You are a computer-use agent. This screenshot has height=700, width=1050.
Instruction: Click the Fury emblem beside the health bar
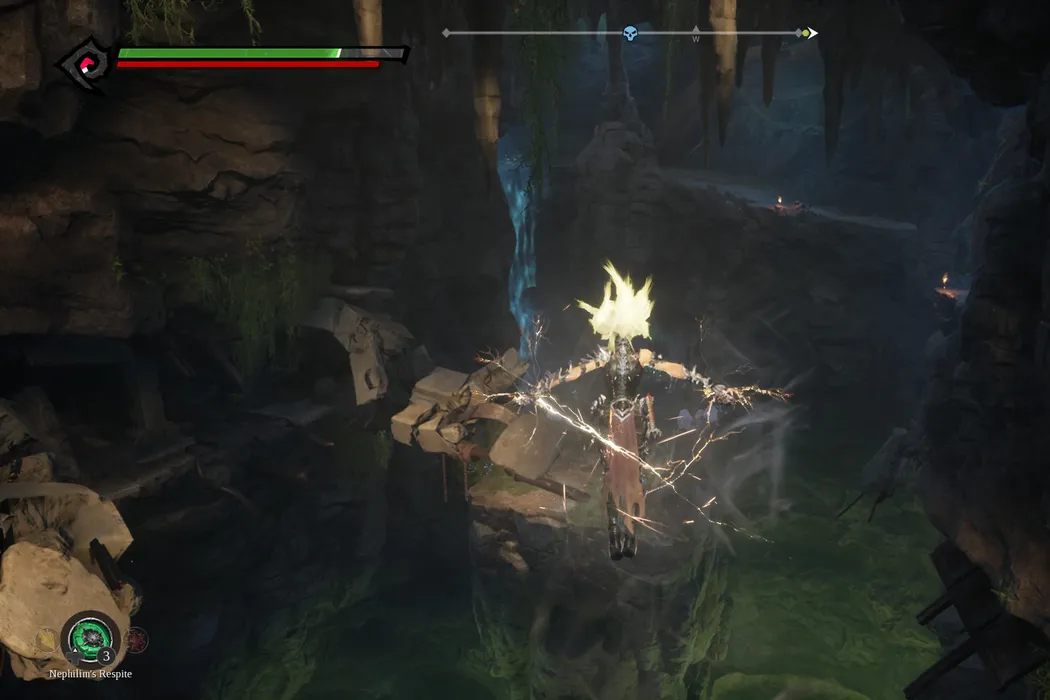coord(86,64)
